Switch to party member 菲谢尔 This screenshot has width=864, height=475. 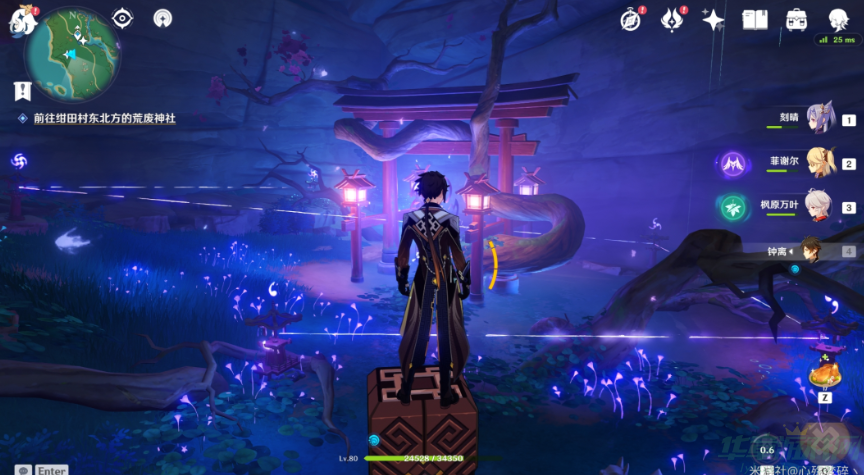[820, 162]
